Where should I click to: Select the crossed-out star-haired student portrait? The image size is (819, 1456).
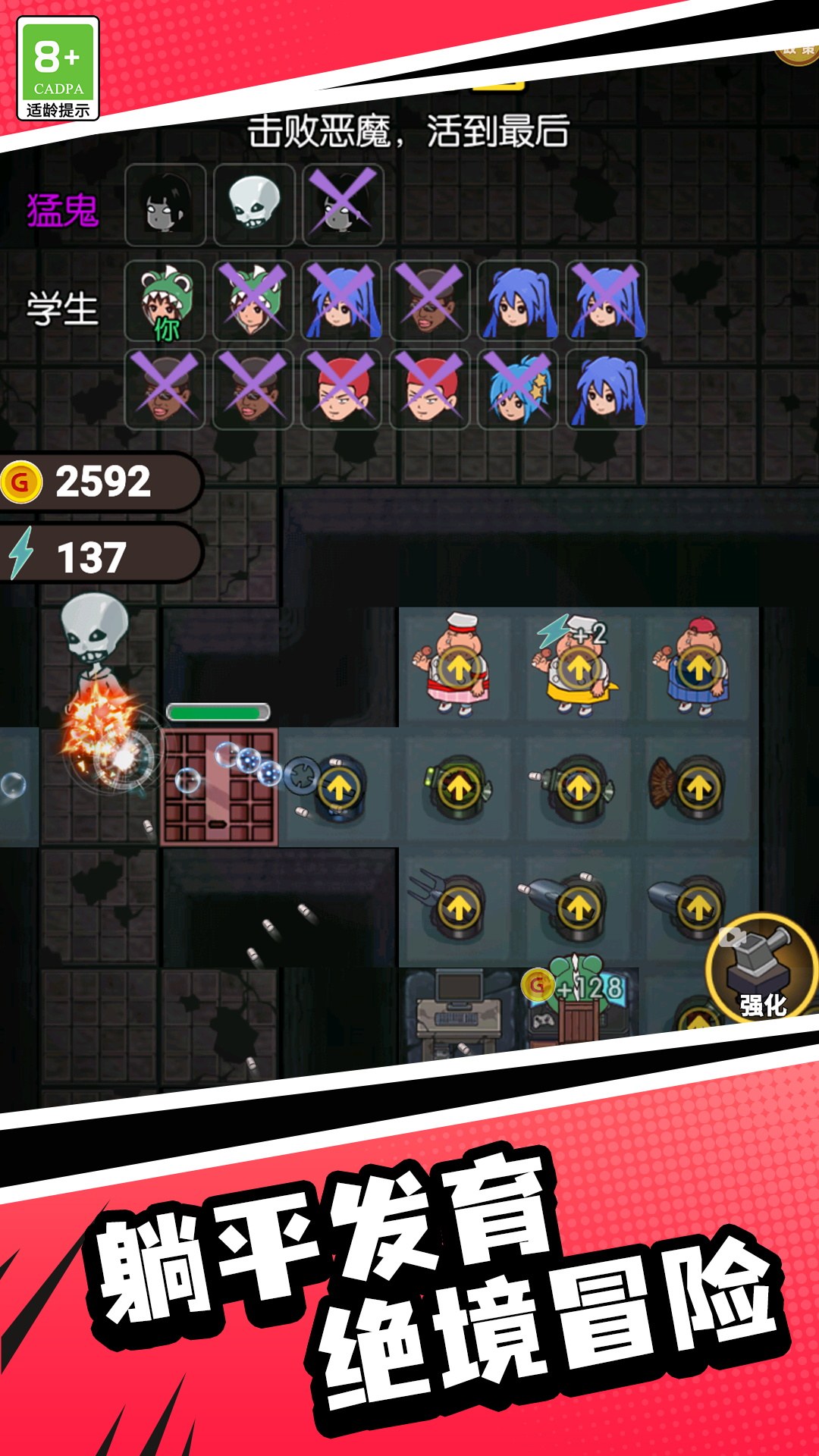tap(518, 389)
